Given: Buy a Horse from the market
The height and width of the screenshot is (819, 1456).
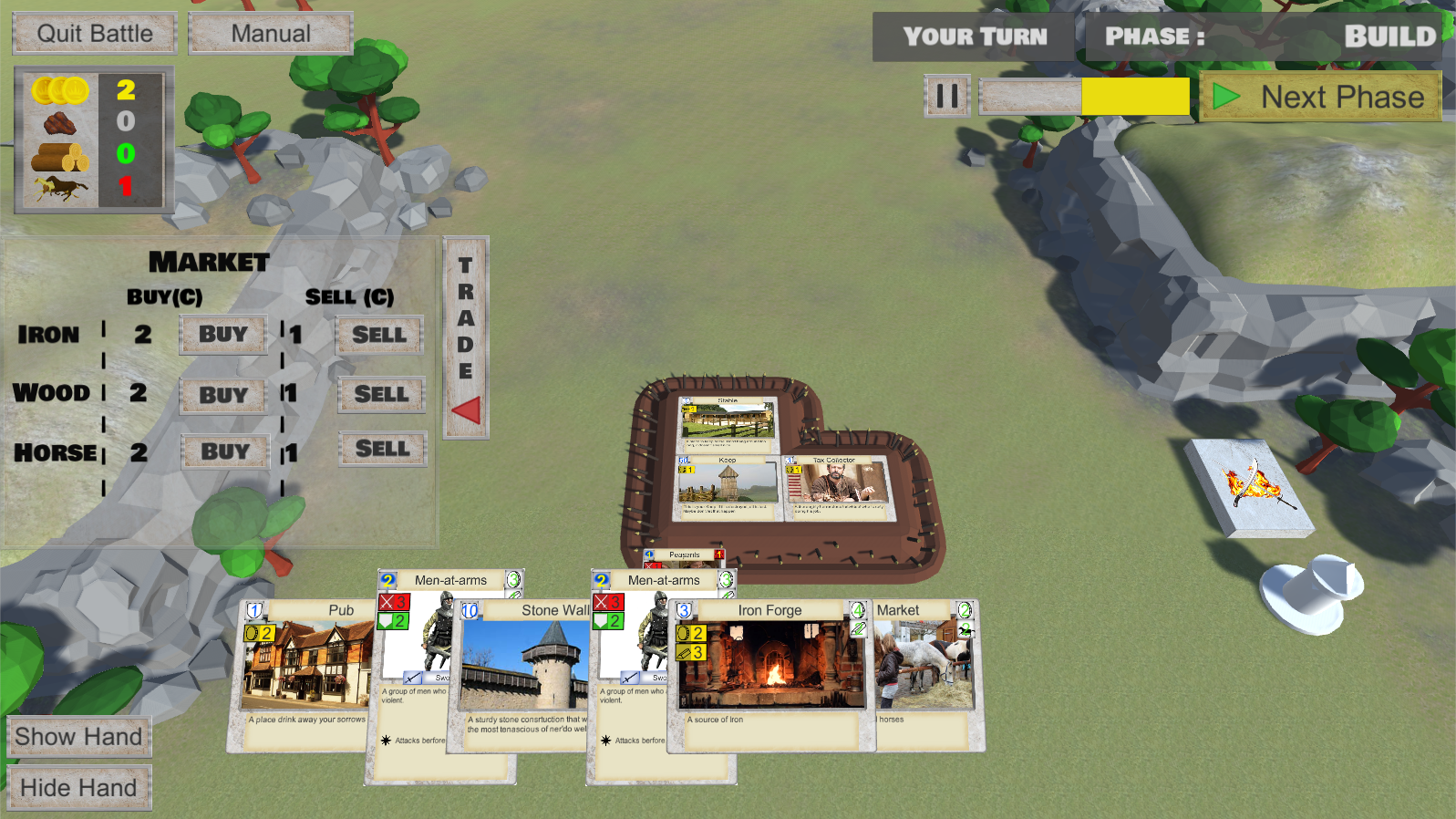Looking at the screenshot, I should point(224,451).
